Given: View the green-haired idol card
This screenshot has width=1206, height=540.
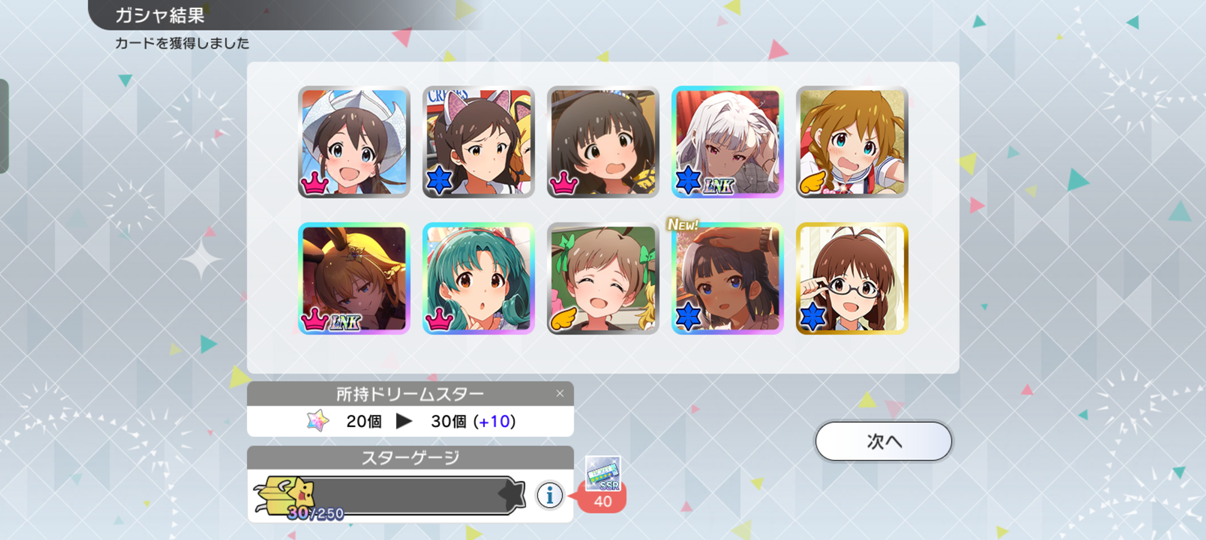Looking at the screenshot, I should [478, 278].
